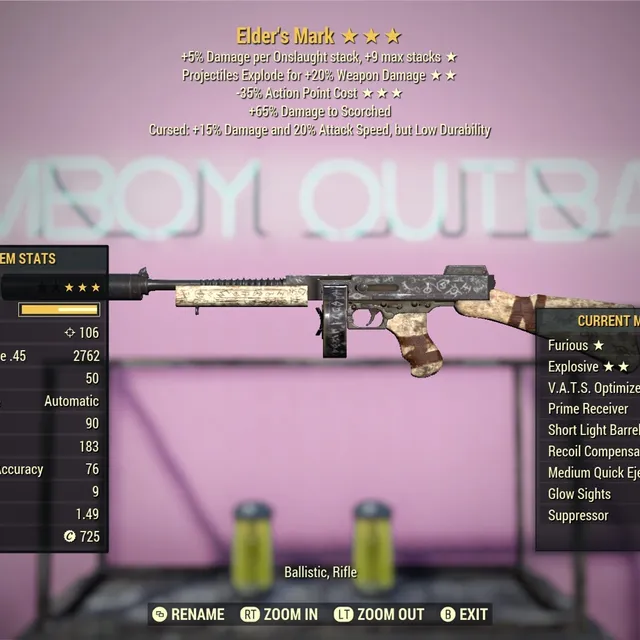Viewport: 640px width, 640px height.
Task: Select the Furious mod entry
Action: coord(576,345)
